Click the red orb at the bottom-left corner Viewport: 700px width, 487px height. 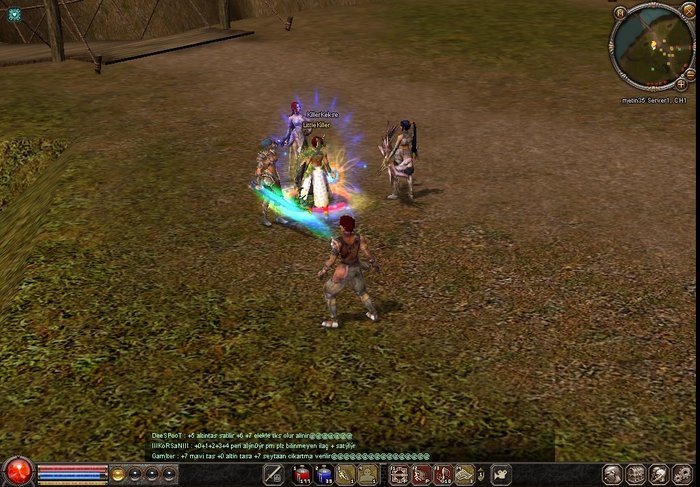[x=17, y=471]
